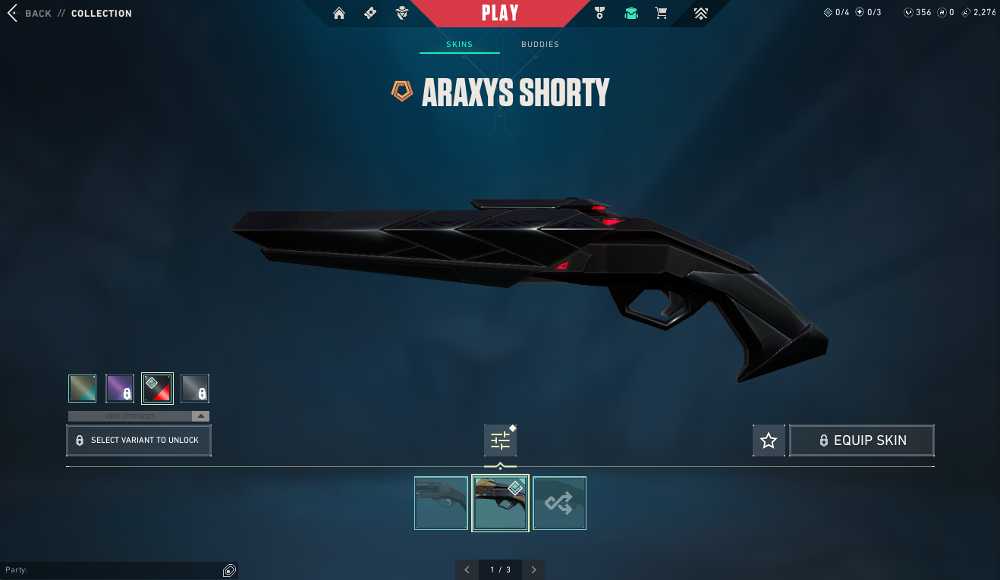The height and width of the screenshot is (580, 1000).
Task: Click the Equip Skin button
Action: (862, 440)
